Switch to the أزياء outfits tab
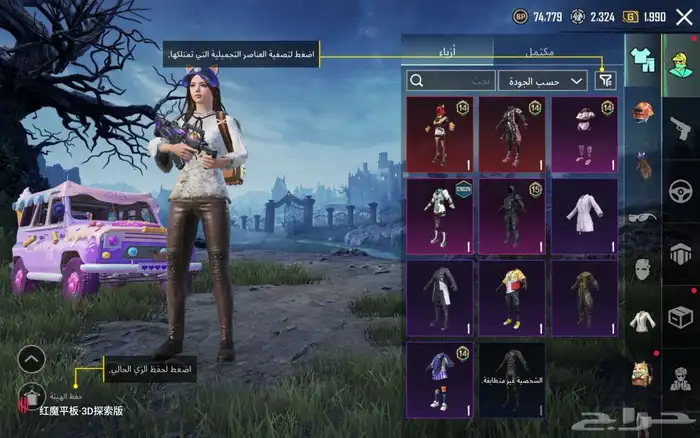 (448, 49)
